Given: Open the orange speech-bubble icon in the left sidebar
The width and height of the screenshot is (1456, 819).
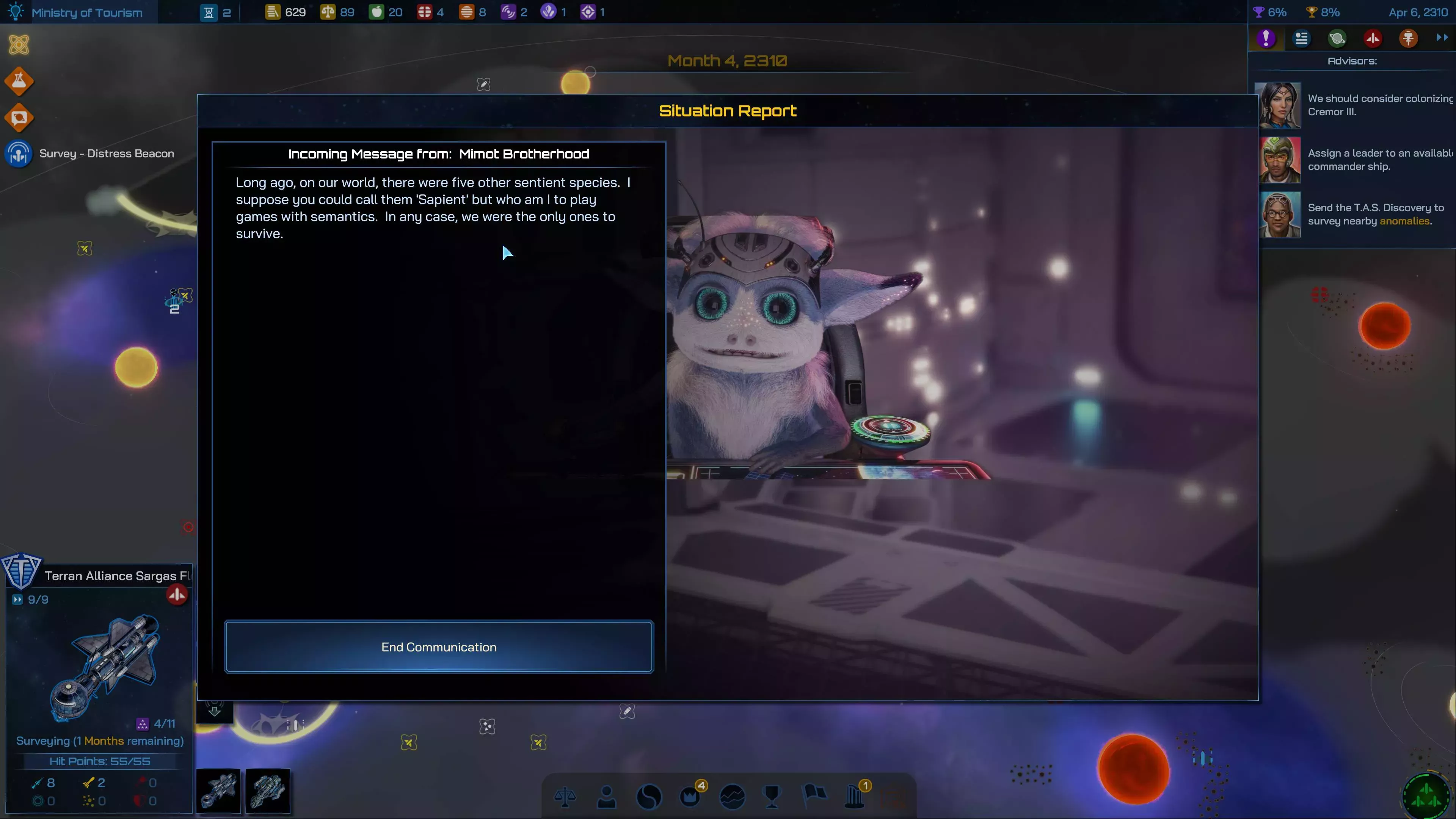Looking at the screenshot, I should pos(19,118).
